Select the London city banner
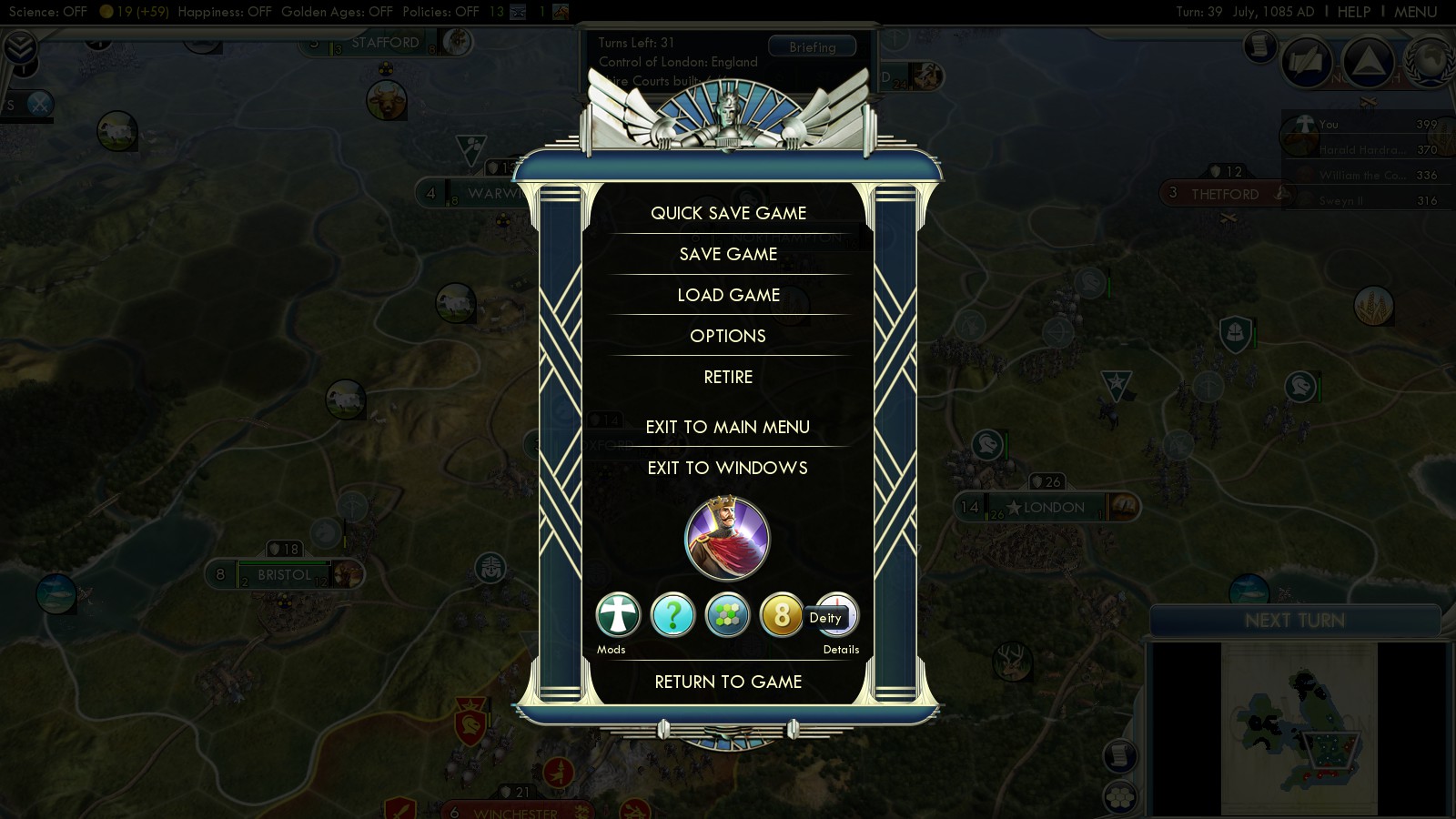 point(1053,508)
